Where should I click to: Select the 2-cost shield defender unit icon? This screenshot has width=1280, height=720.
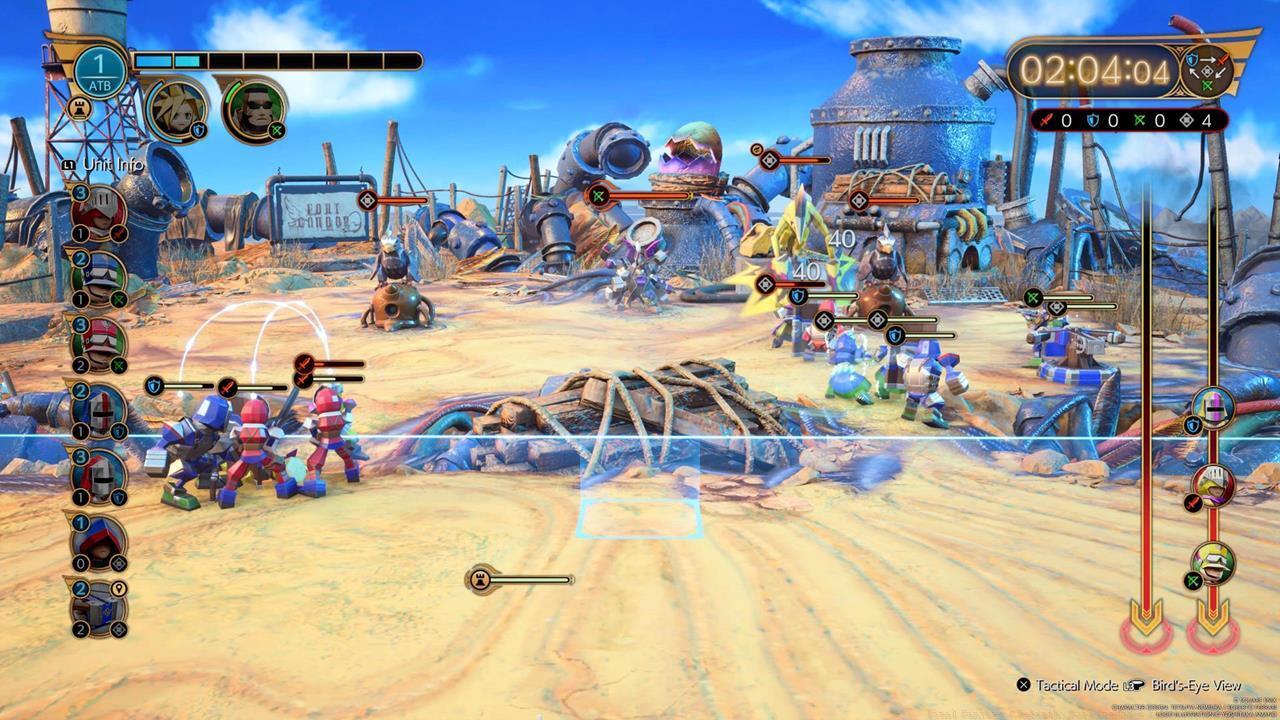[x=100, y=410]
